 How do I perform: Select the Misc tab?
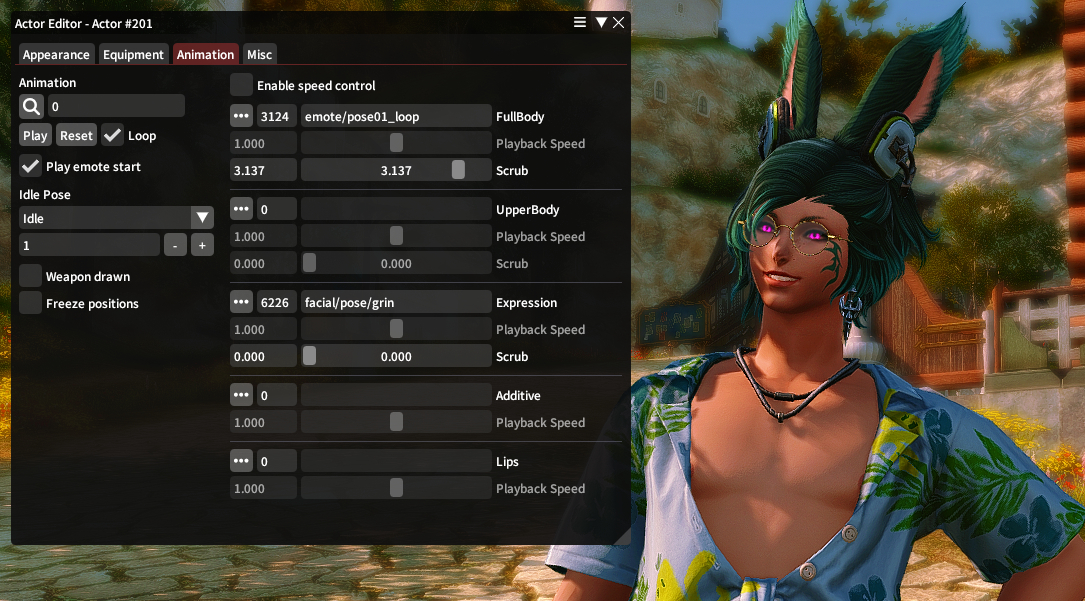(259, 55)
